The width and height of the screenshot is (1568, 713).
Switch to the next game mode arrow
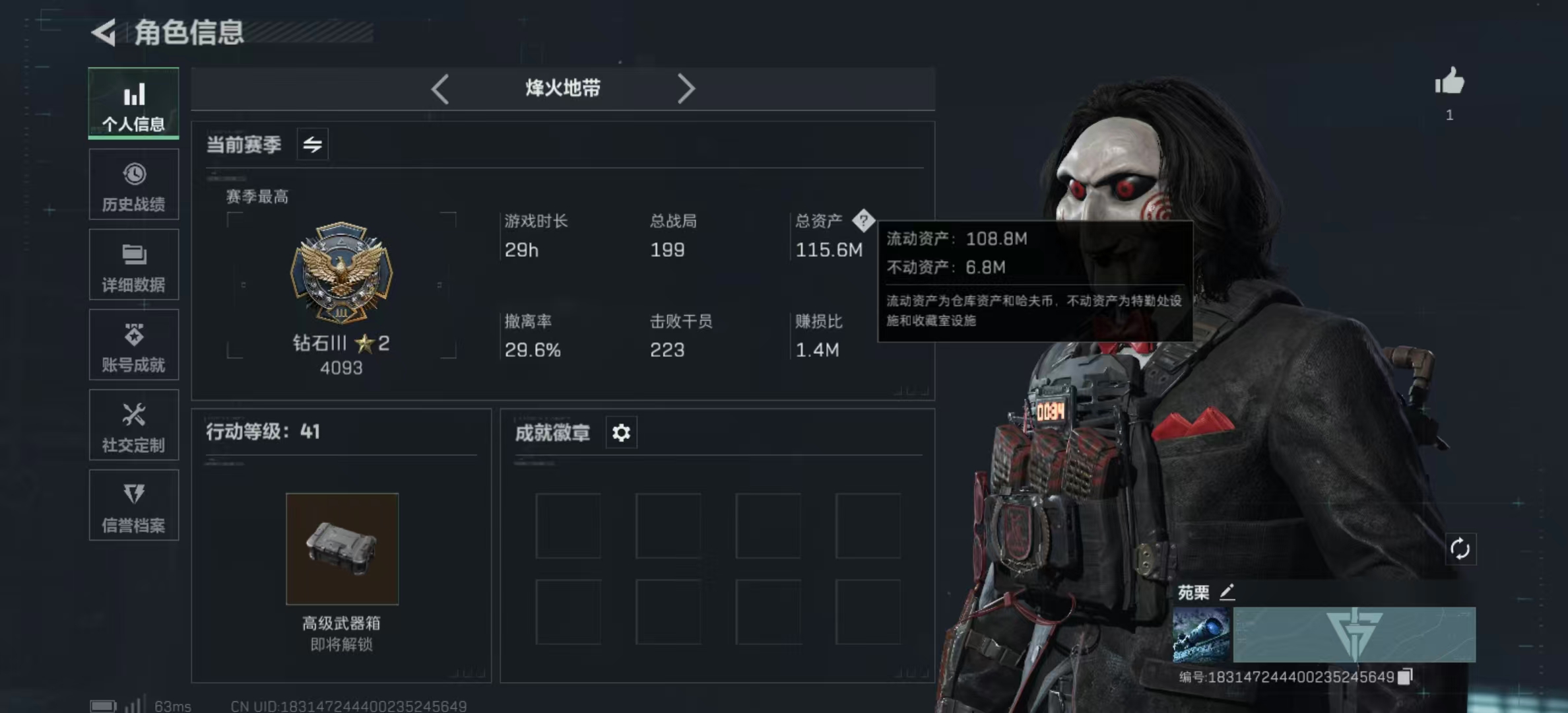pyautogui.click(x=686, y=88)
